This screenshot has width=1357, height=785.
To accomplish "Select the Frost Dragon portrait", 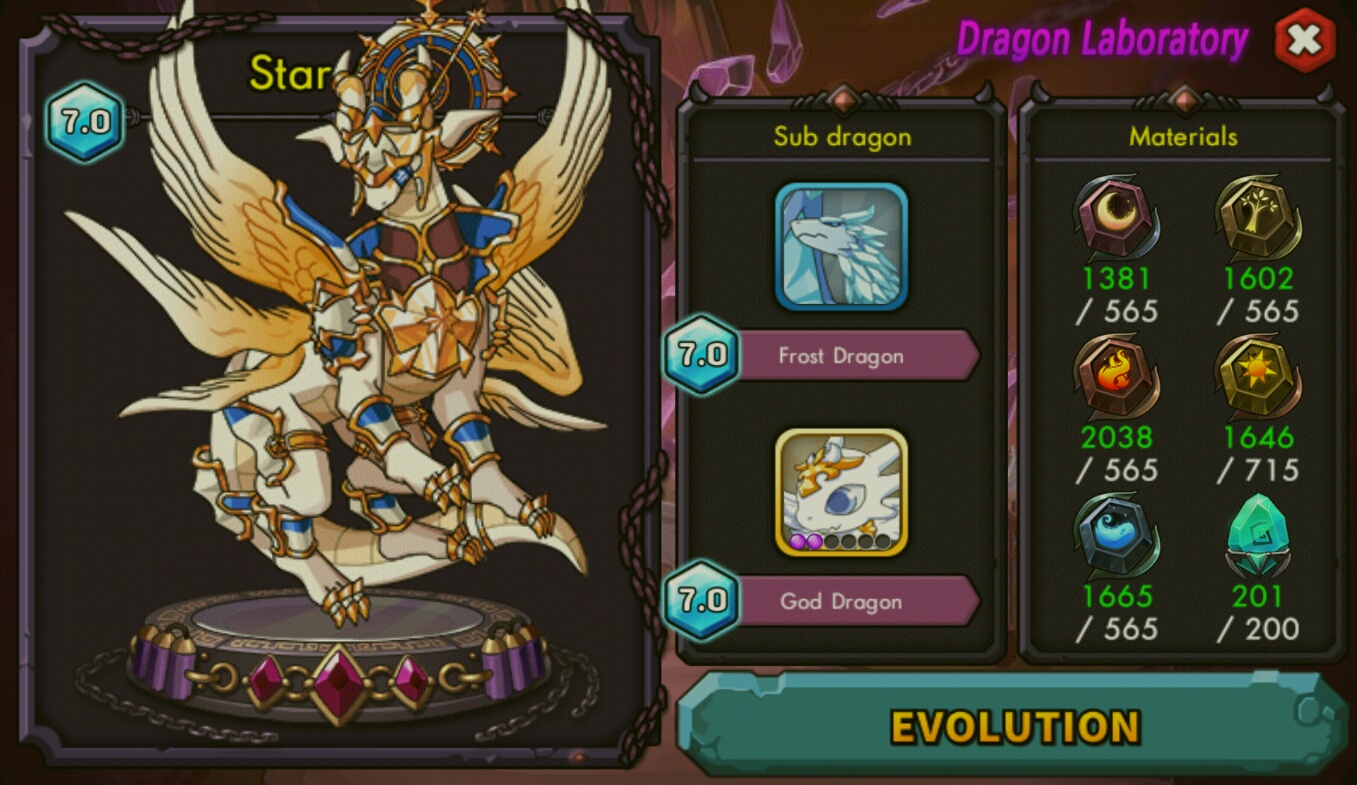I will pos(841,246).
